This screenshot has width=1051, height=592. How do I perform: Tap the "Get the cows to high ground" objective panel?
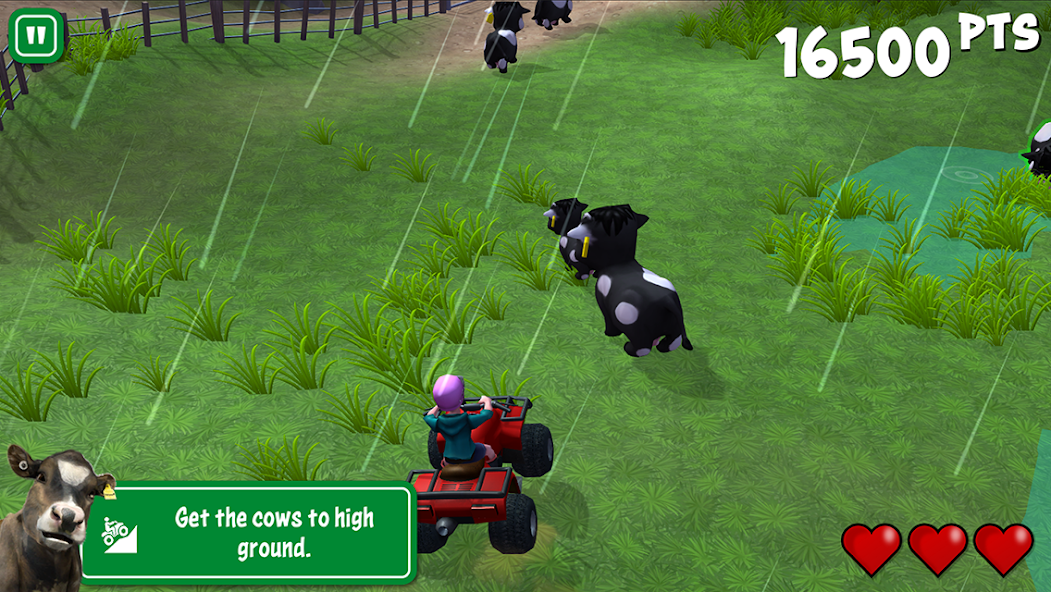tap(247, 532)
